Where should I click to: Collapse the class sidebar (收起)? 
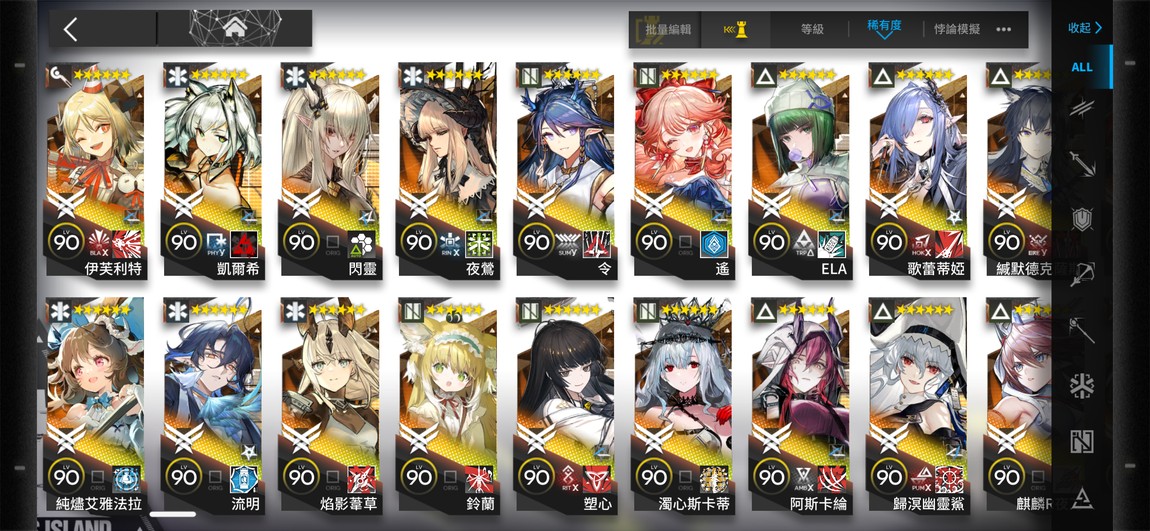pos(1084,28)
